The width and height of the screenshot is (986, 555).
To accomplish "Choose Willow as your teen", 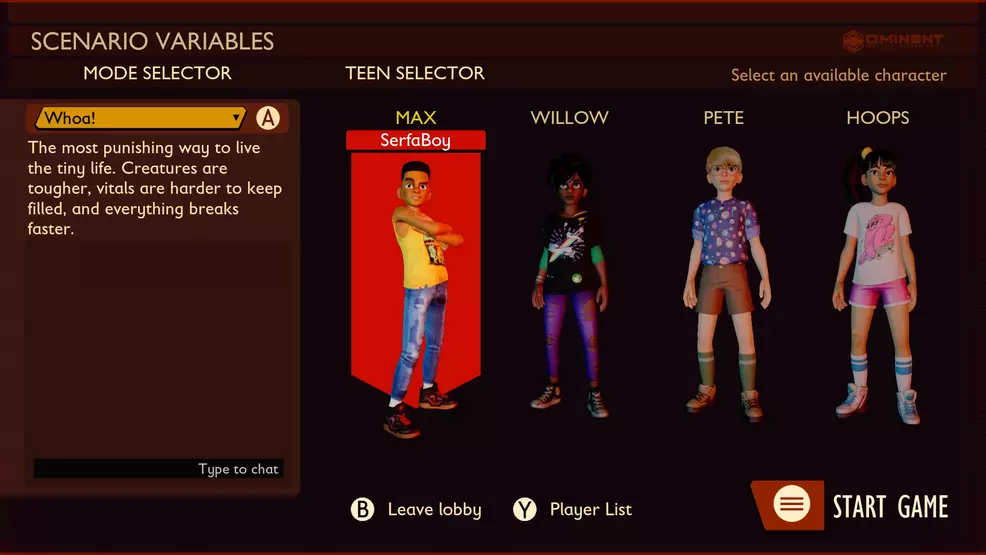I will pos(568,280).
